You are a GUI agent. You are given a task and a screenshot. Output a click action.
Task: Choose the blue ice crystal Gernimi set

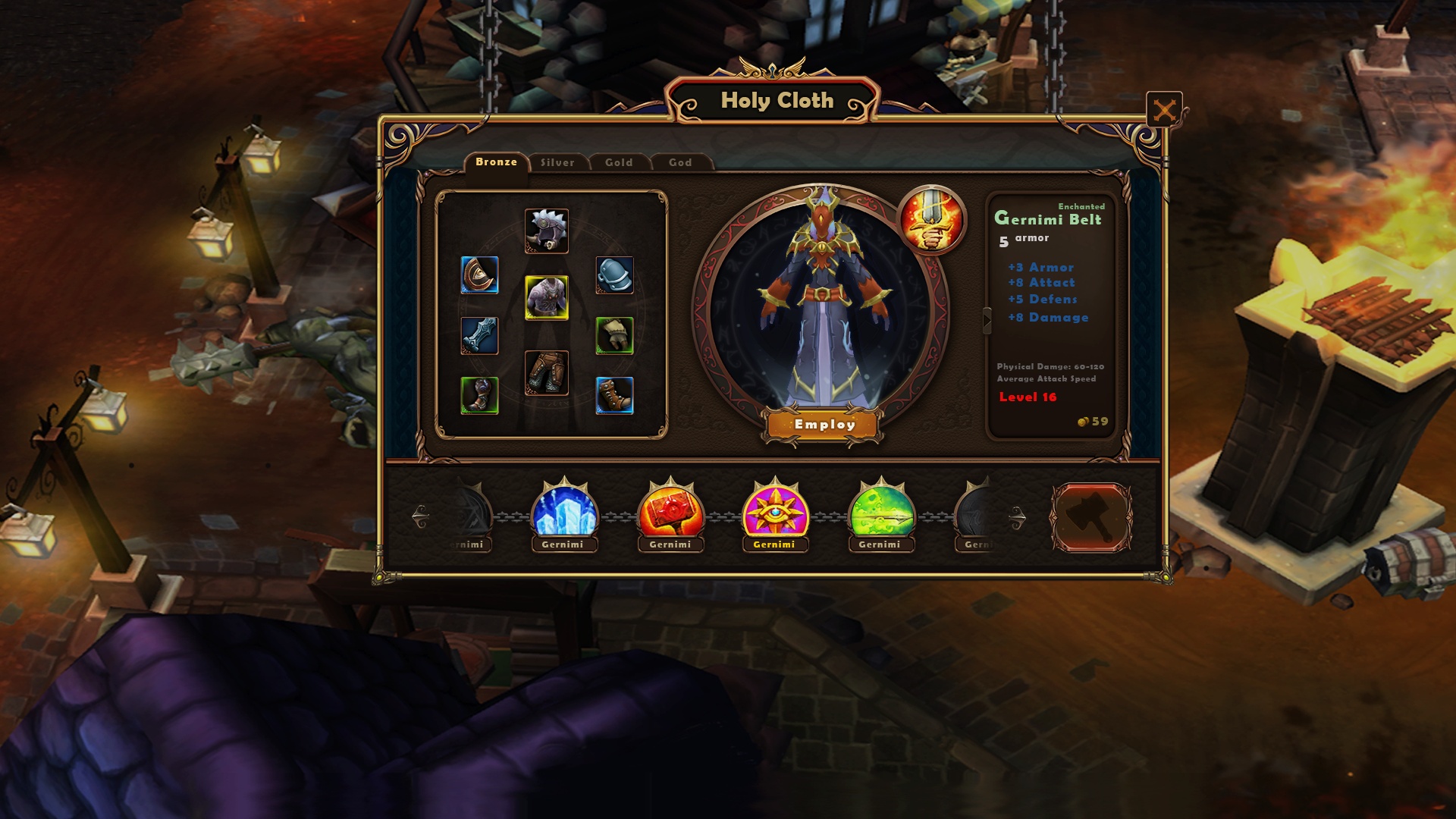(x=564, y=511)
